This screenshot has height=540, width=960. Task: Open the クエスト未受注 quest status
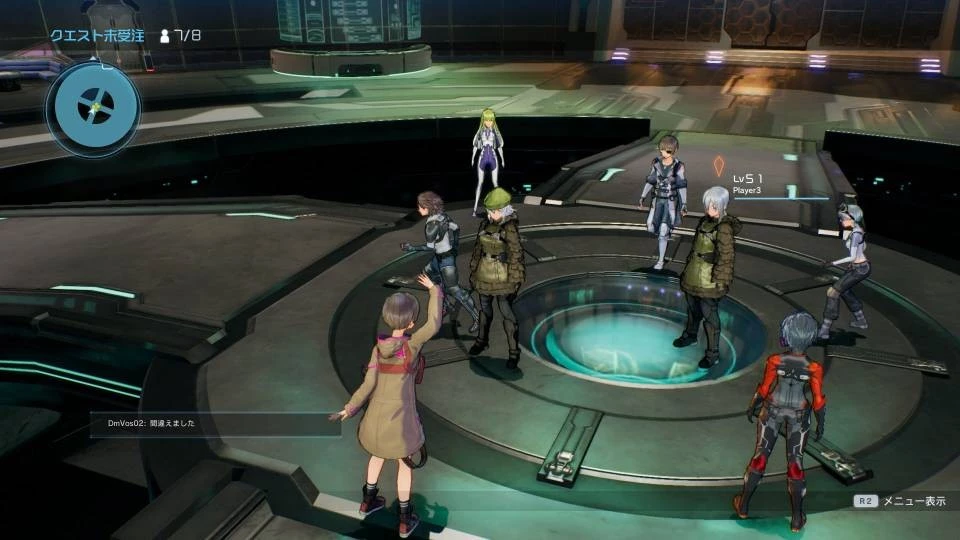[96, 35]
